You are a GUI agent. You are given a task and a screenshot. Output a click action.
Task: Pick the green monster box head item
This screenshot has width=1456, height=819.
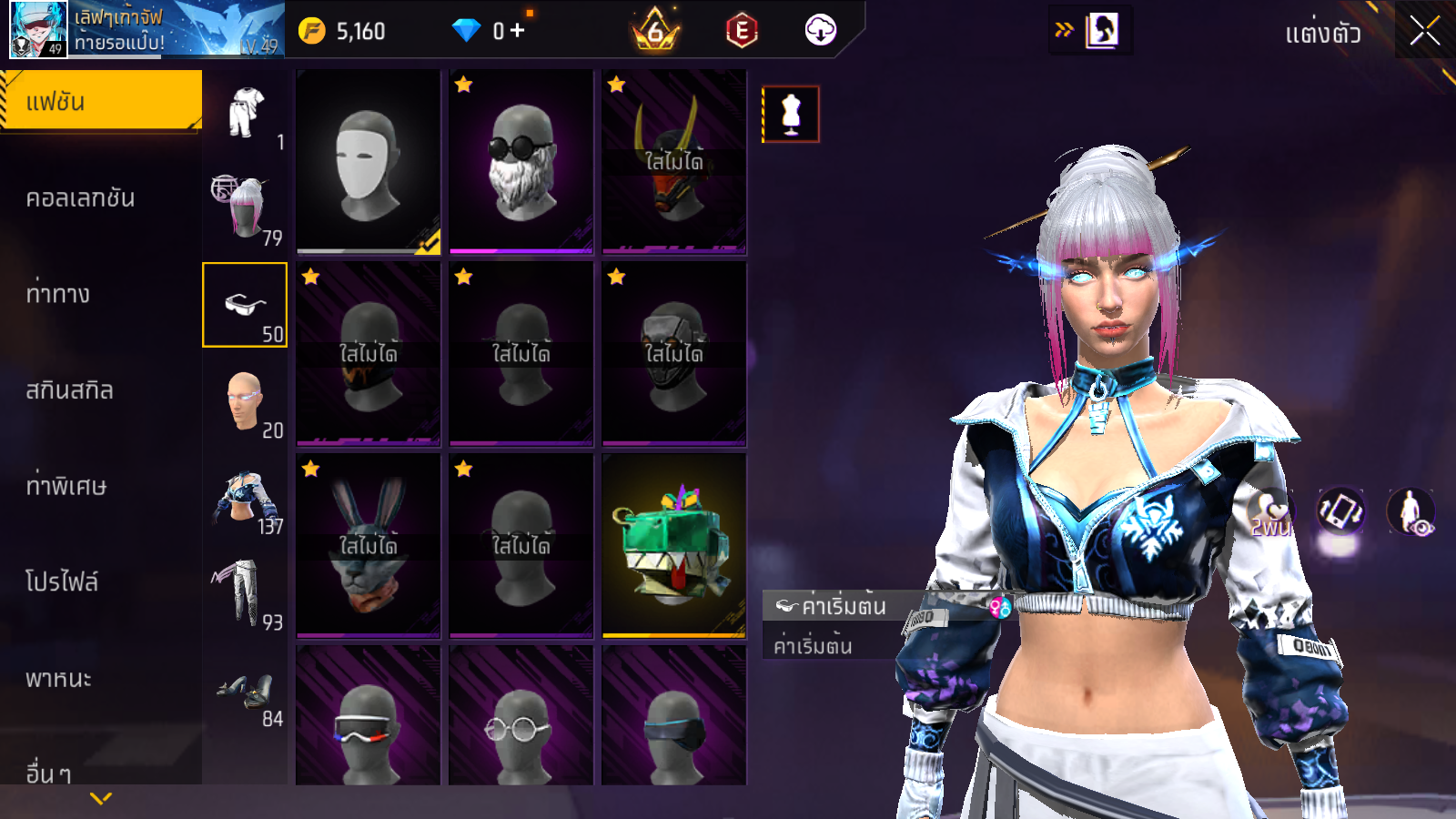[x=673, y=545]
